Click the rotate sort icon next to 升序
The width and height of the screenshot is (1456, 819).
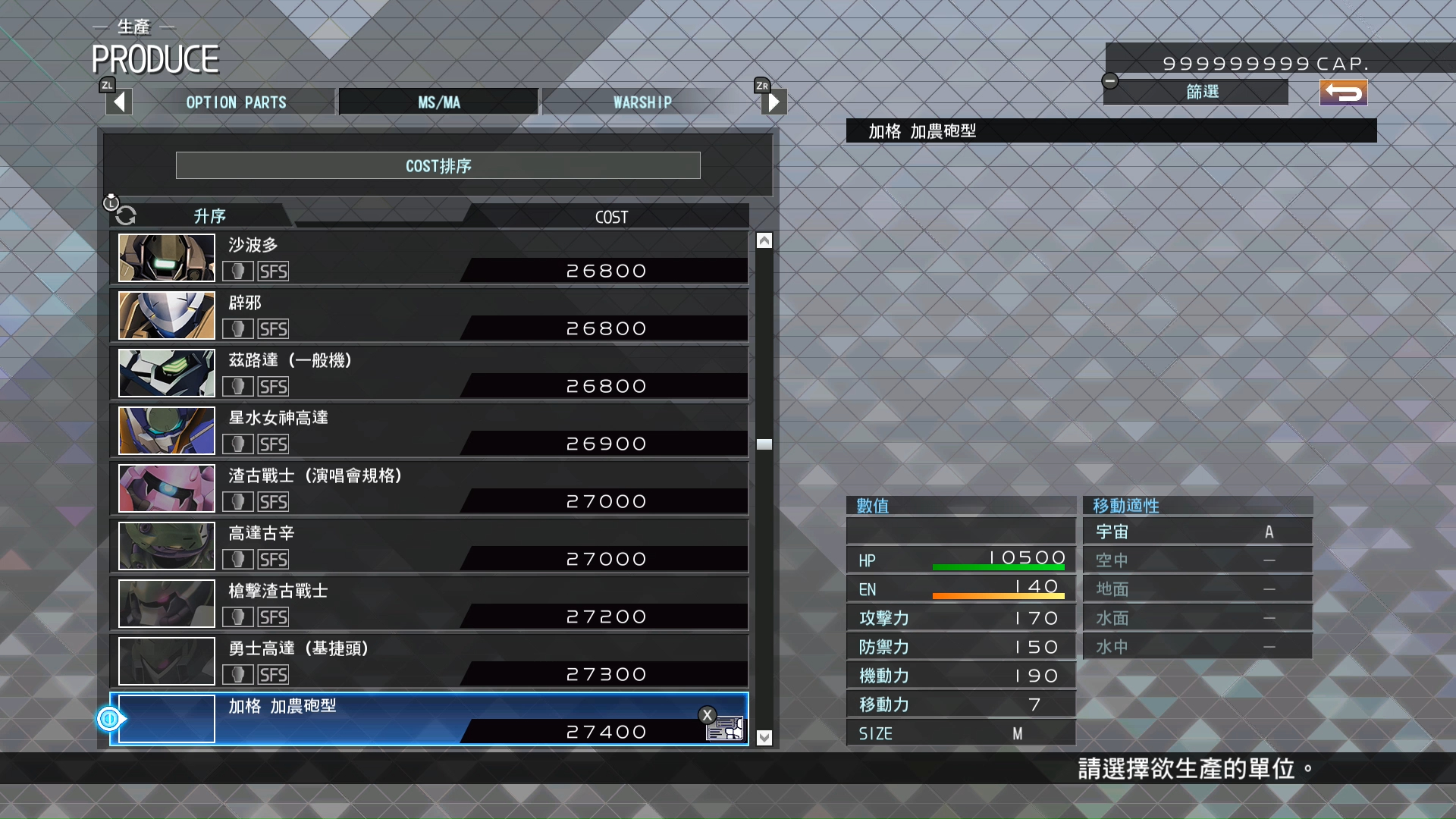(x=125, y=215)
